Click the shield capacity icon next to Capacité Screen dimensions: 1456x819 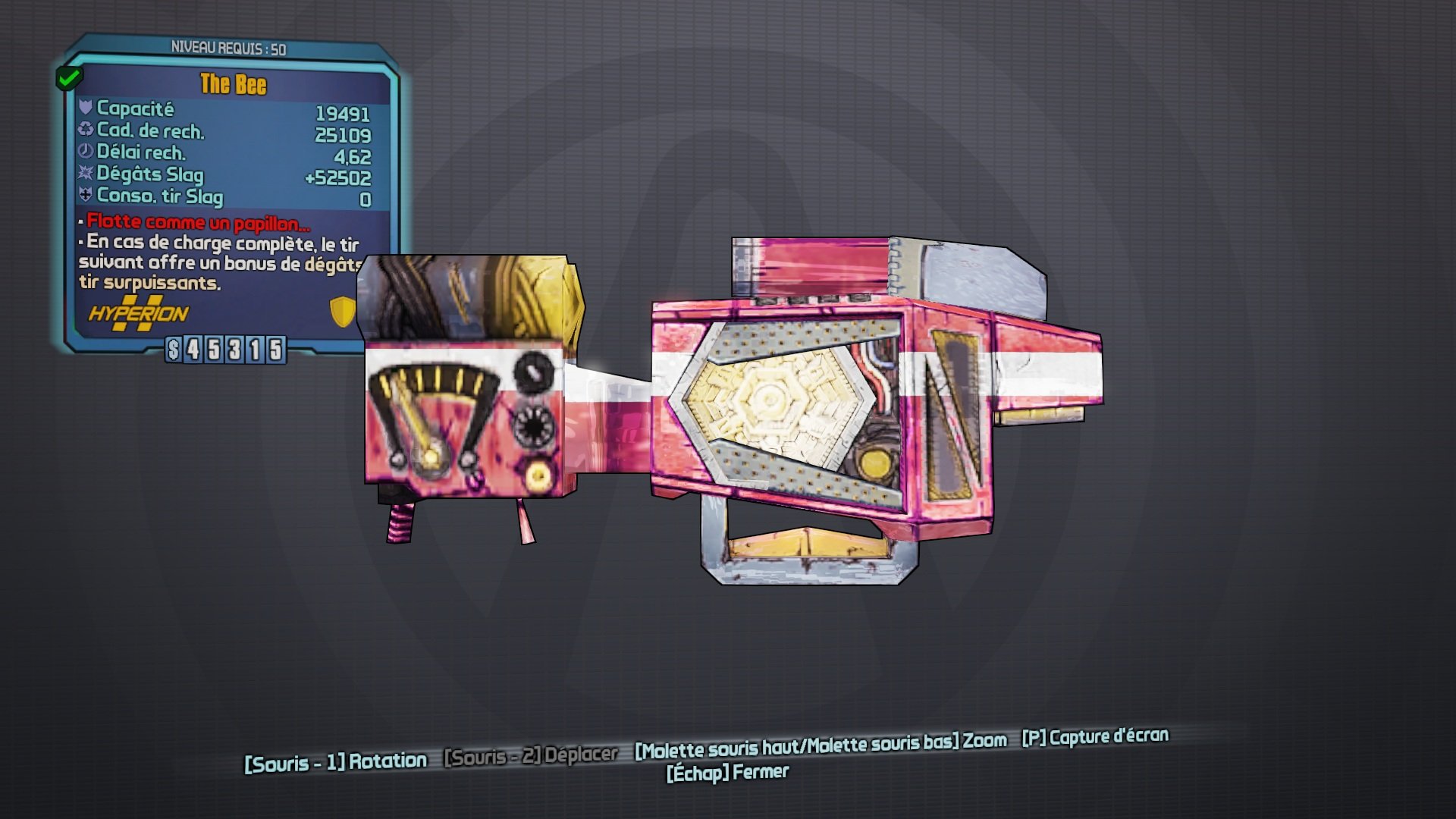(86, 109)
